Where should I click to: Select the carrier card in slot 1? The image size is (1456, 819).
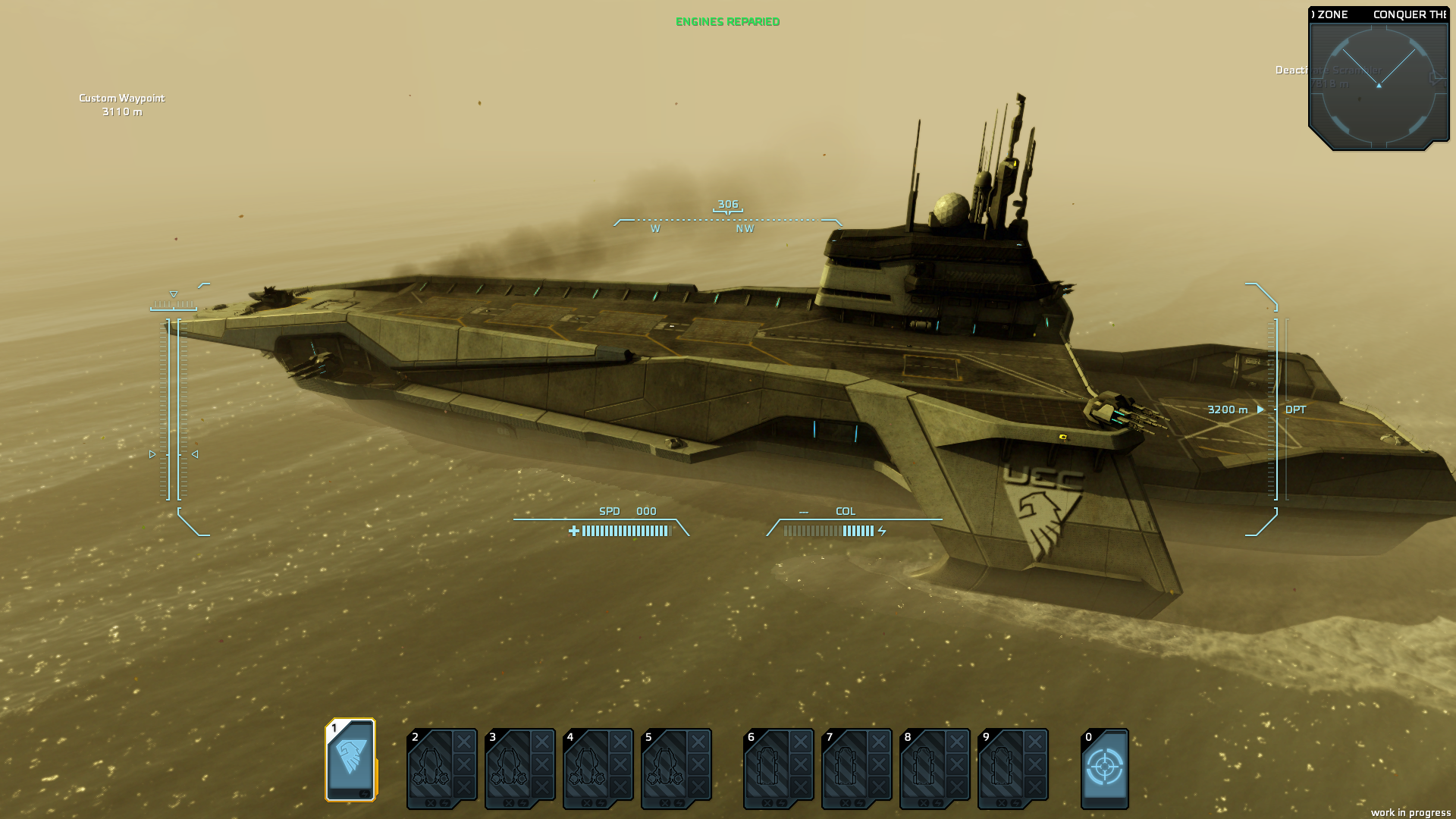click(x=350, y=760)
